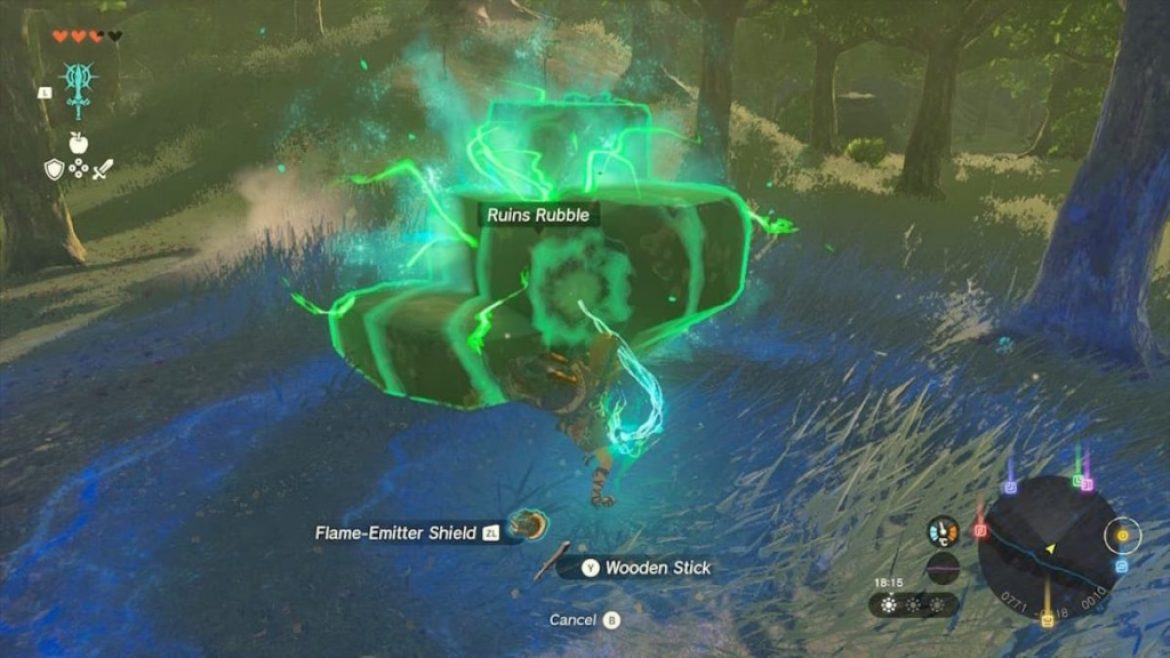Viewport: 1170px width, 658px height.
Task: Open the shield quick-select icon
Action: [x=55, y=169]
